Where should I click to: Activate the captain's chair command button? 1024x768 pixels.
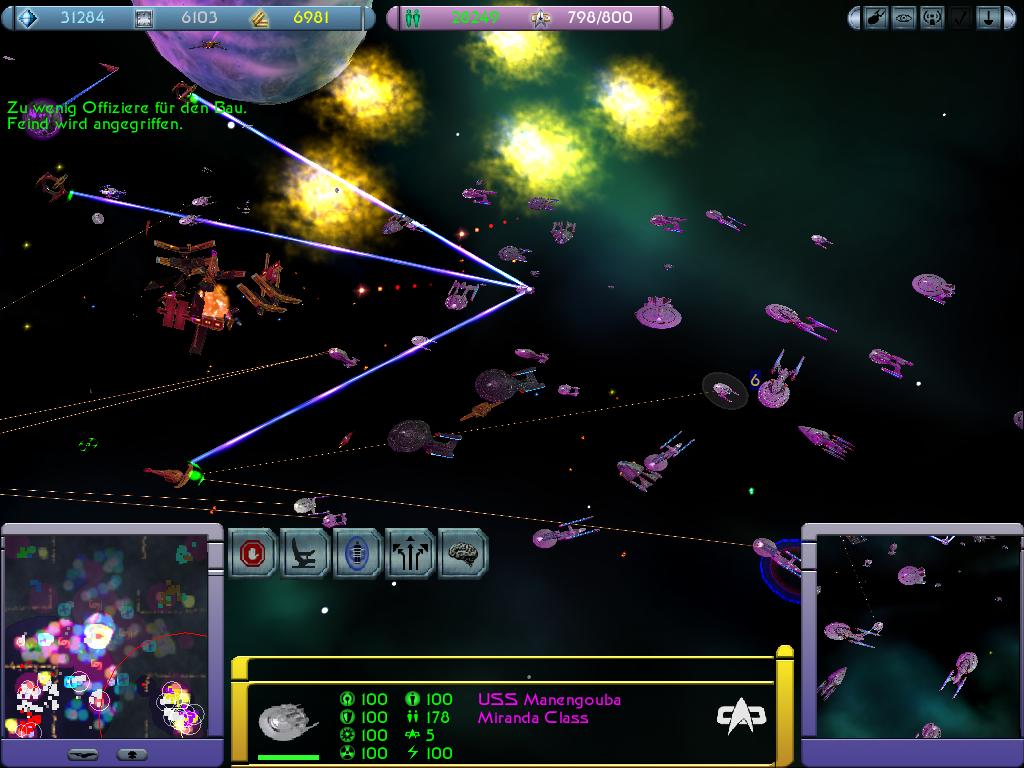(x=306, y=553)
